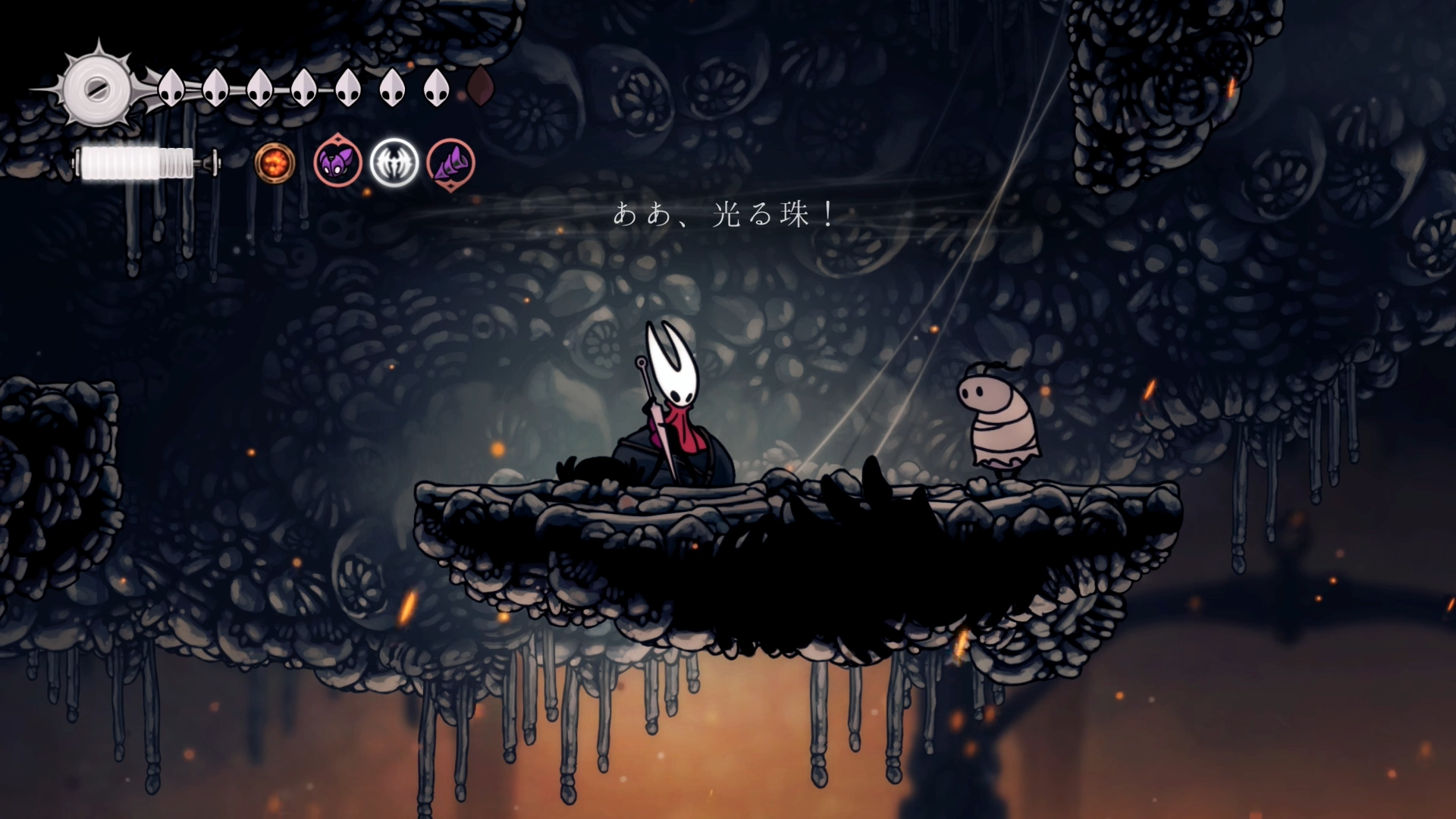Screen dimensions: 1456x819
Task: Select the orange ember orb icon
Action: (x=274, y=163)
